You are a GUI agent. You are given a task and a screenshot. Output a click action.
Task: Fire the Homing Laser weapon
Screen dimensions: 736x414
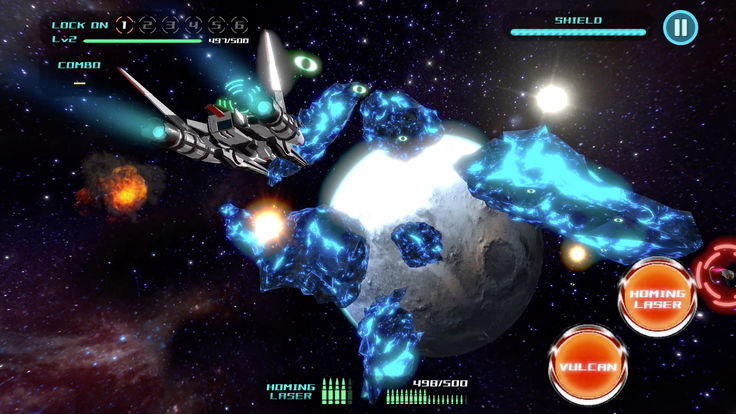[657, 298]
